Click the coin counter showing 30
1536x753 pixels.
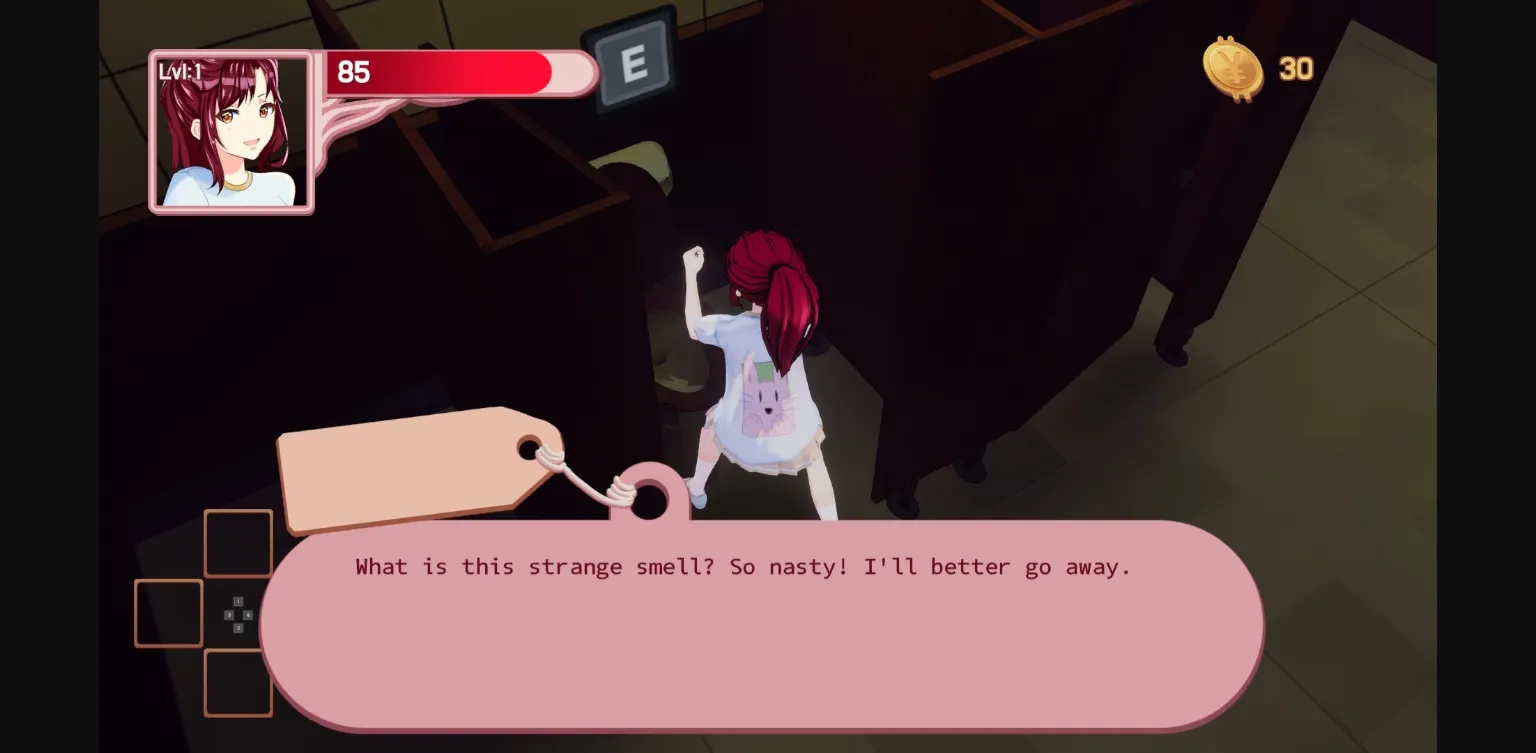[x=1295, y=69]
